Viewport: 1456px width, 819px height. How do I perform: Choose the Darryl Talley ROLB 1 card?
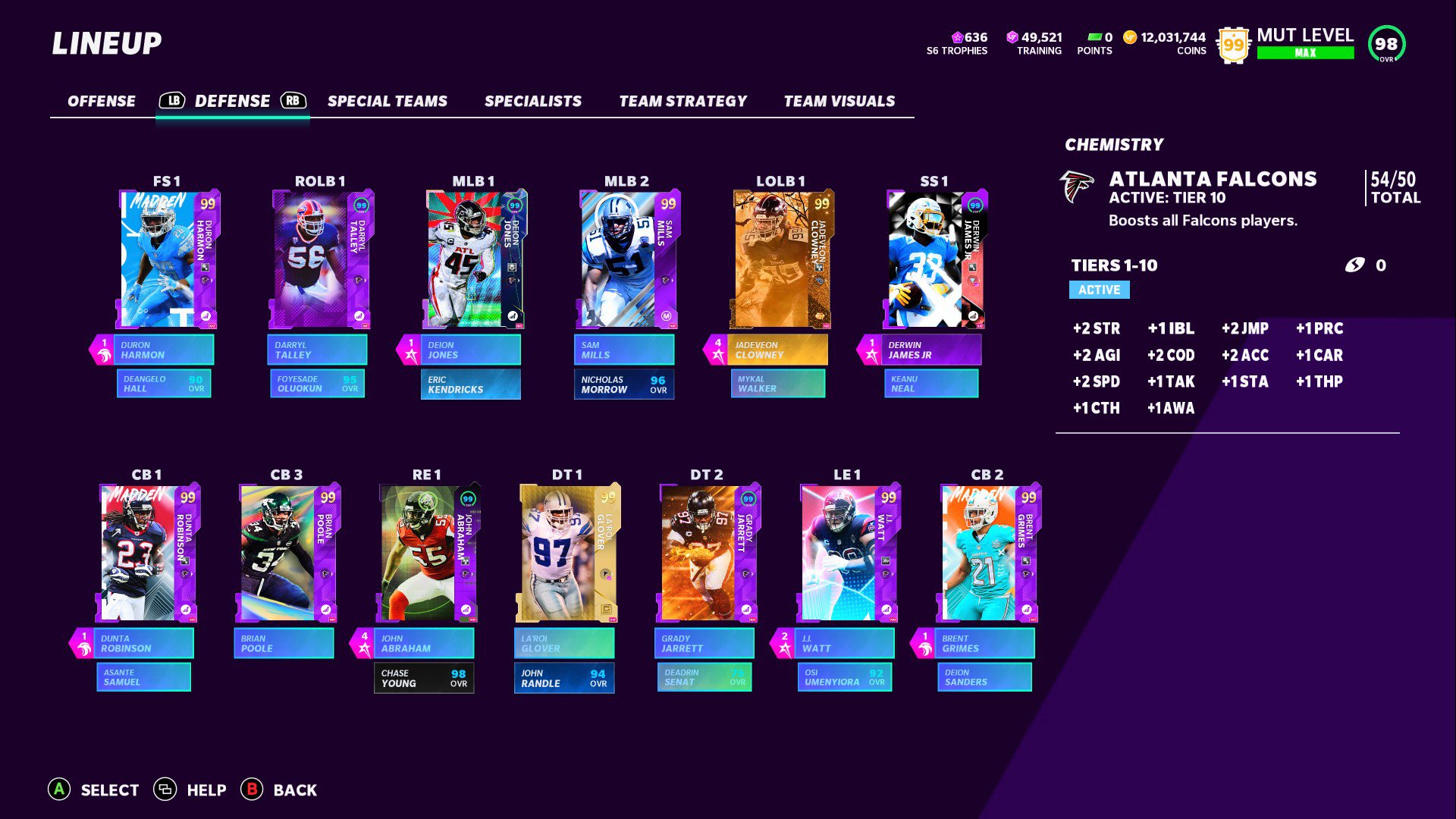point(321,259)
